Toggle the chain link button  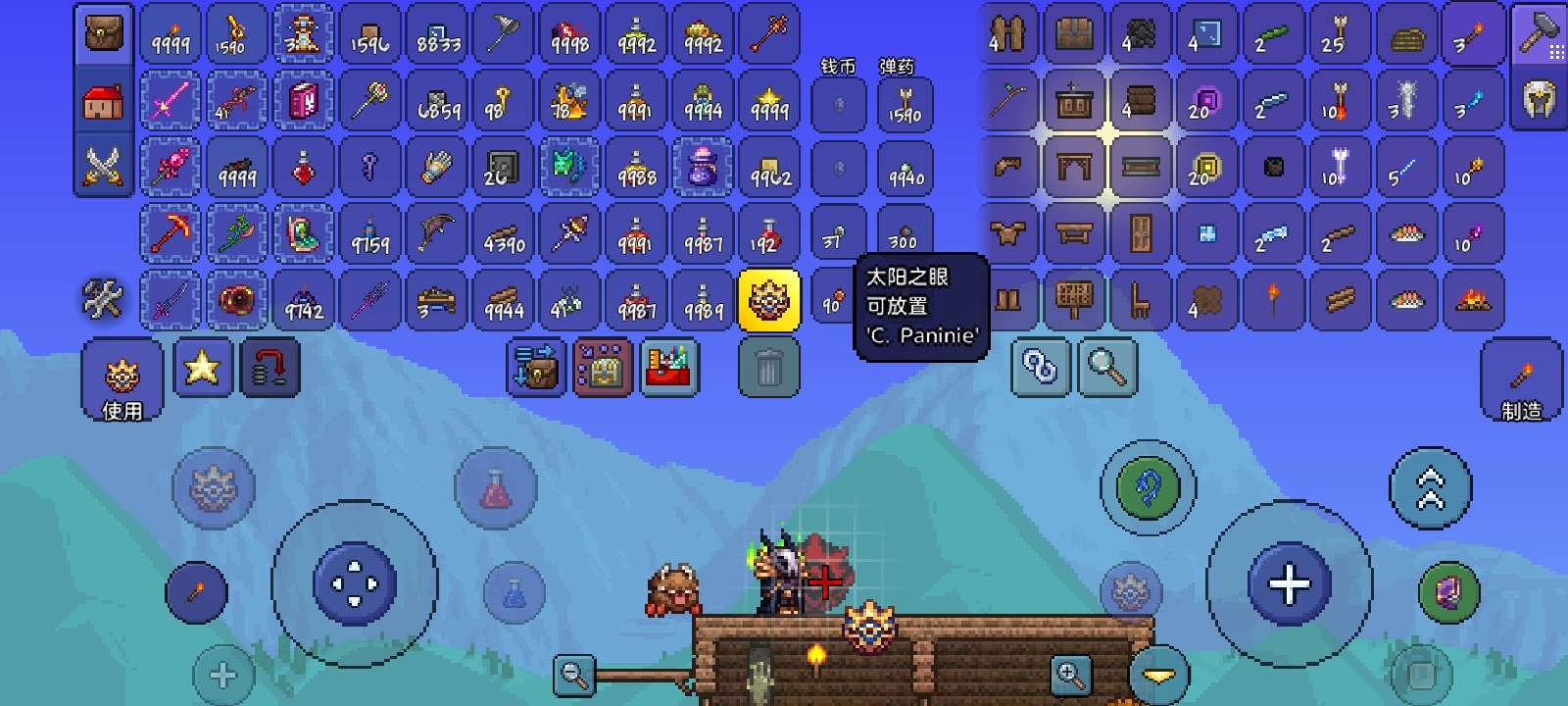pyautogui.click(x=1040, y=369)
